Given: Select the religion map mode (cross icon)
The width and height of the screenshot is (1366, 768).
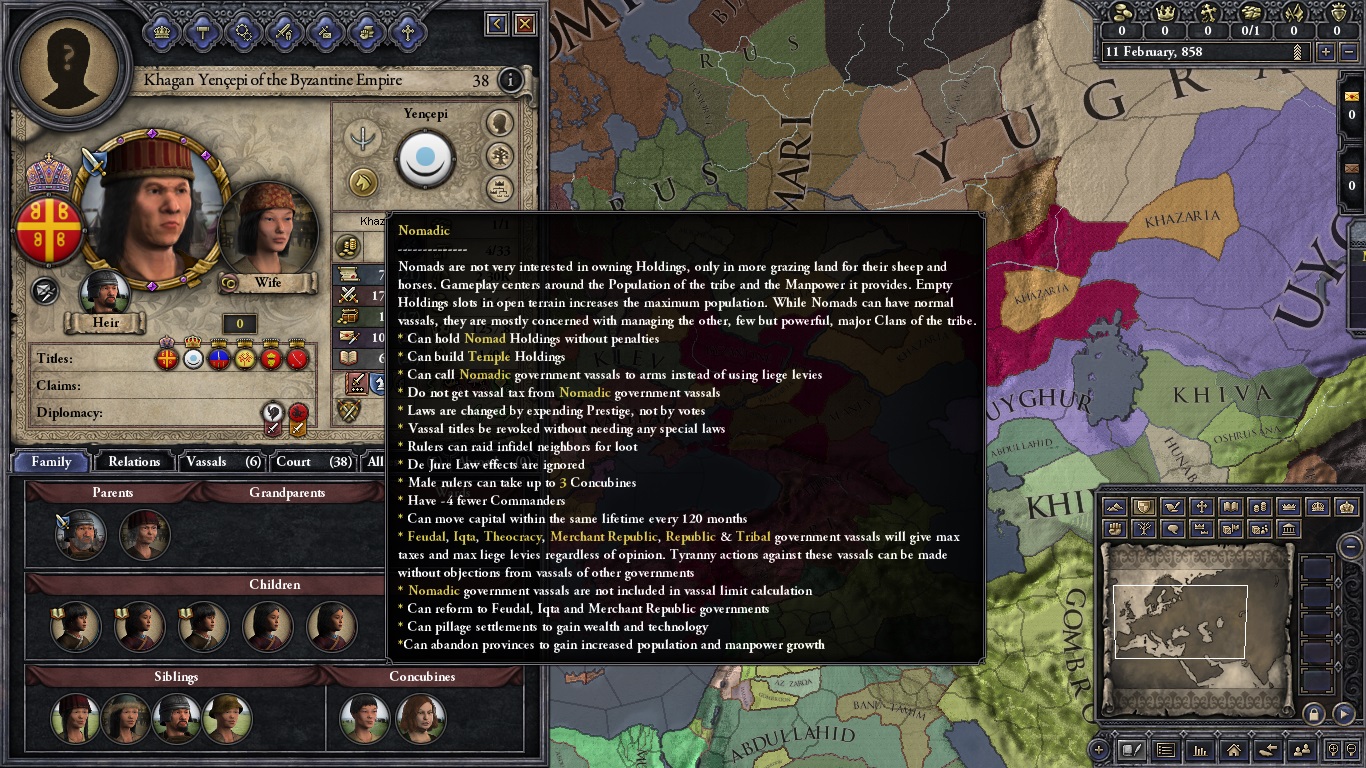Looking at the screenshot, I should click(1202, 506).
